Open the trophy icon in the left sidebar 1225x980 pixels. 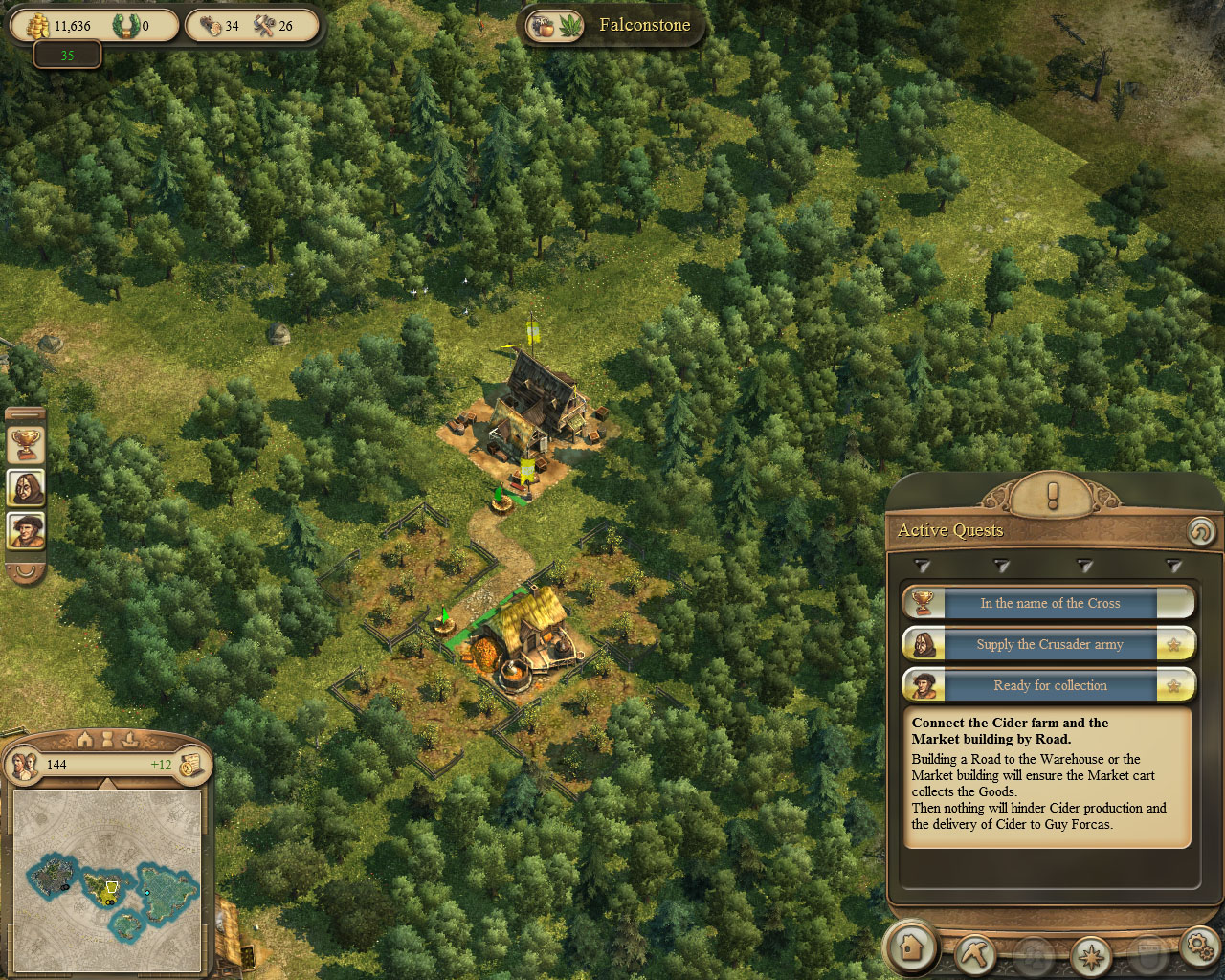26,444
